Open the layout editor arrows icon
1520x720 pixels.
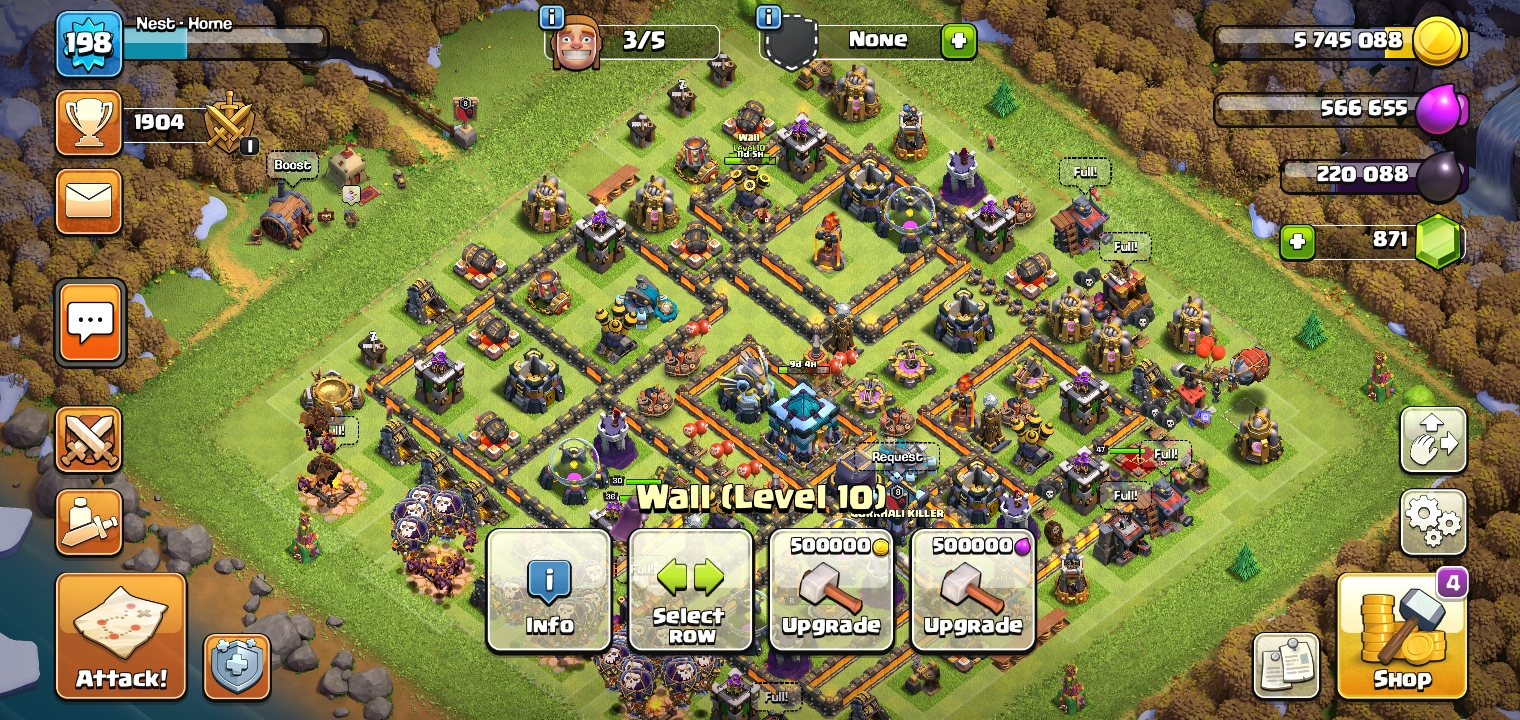click(1434, 438)
